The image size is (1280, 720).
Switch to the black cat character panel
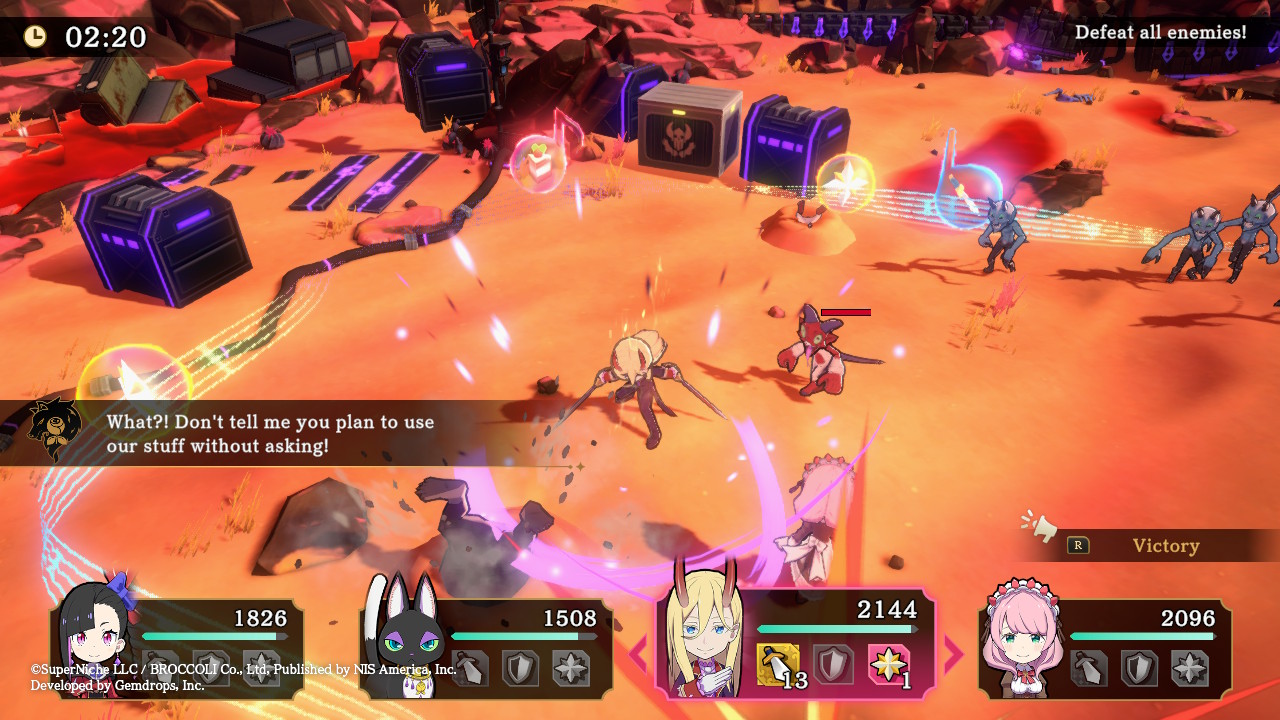[487, 647]
